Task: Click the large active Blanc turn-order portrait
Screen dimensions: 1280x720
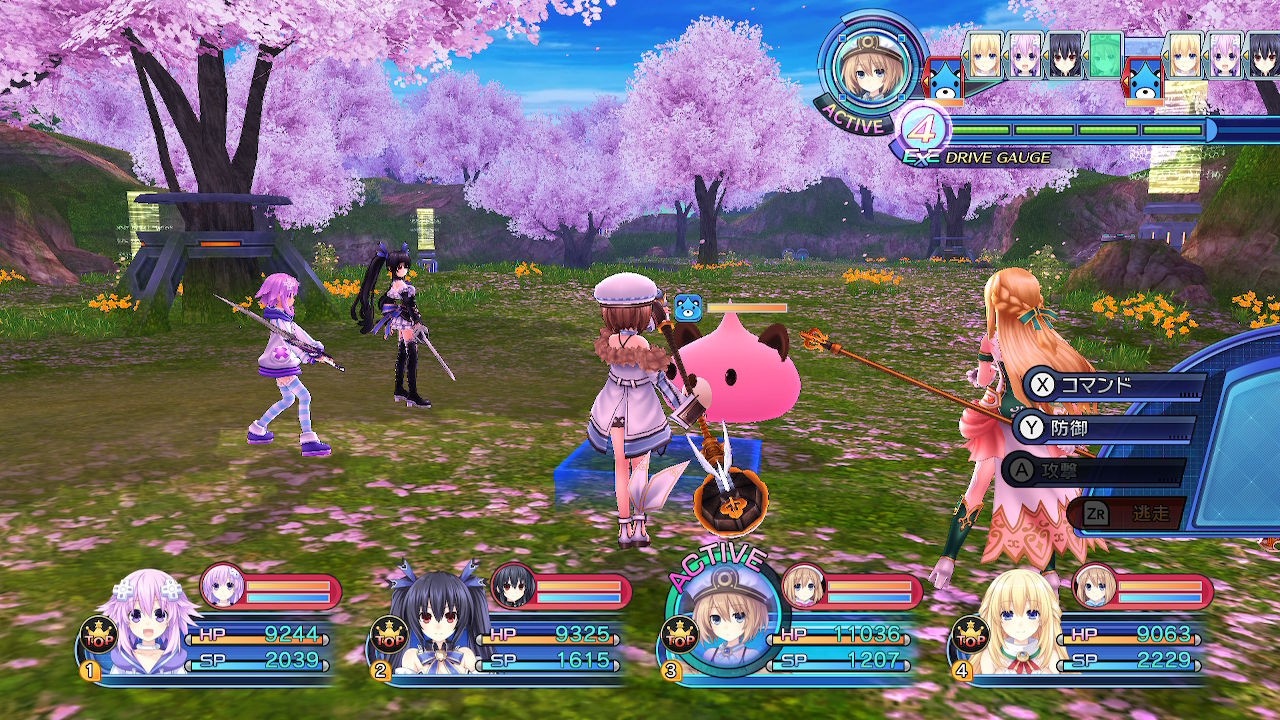Action: tap(864, 68)
